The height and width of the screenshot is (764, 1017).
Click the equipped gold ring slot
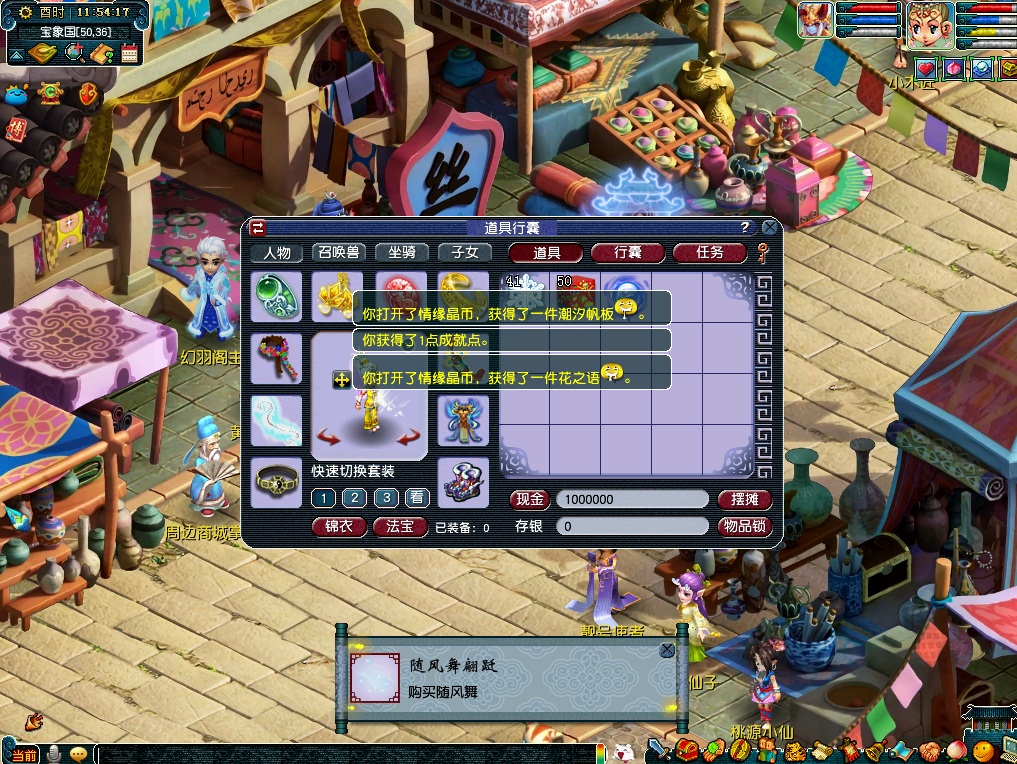click(x=464, y=290)
